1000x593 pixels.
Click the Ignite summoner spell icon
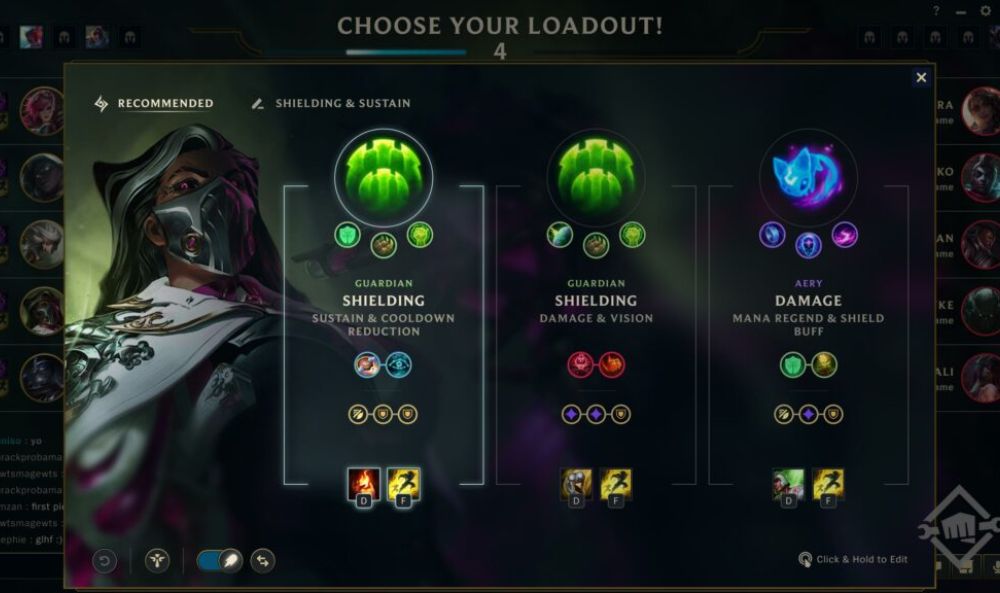(x=362, y=484)
